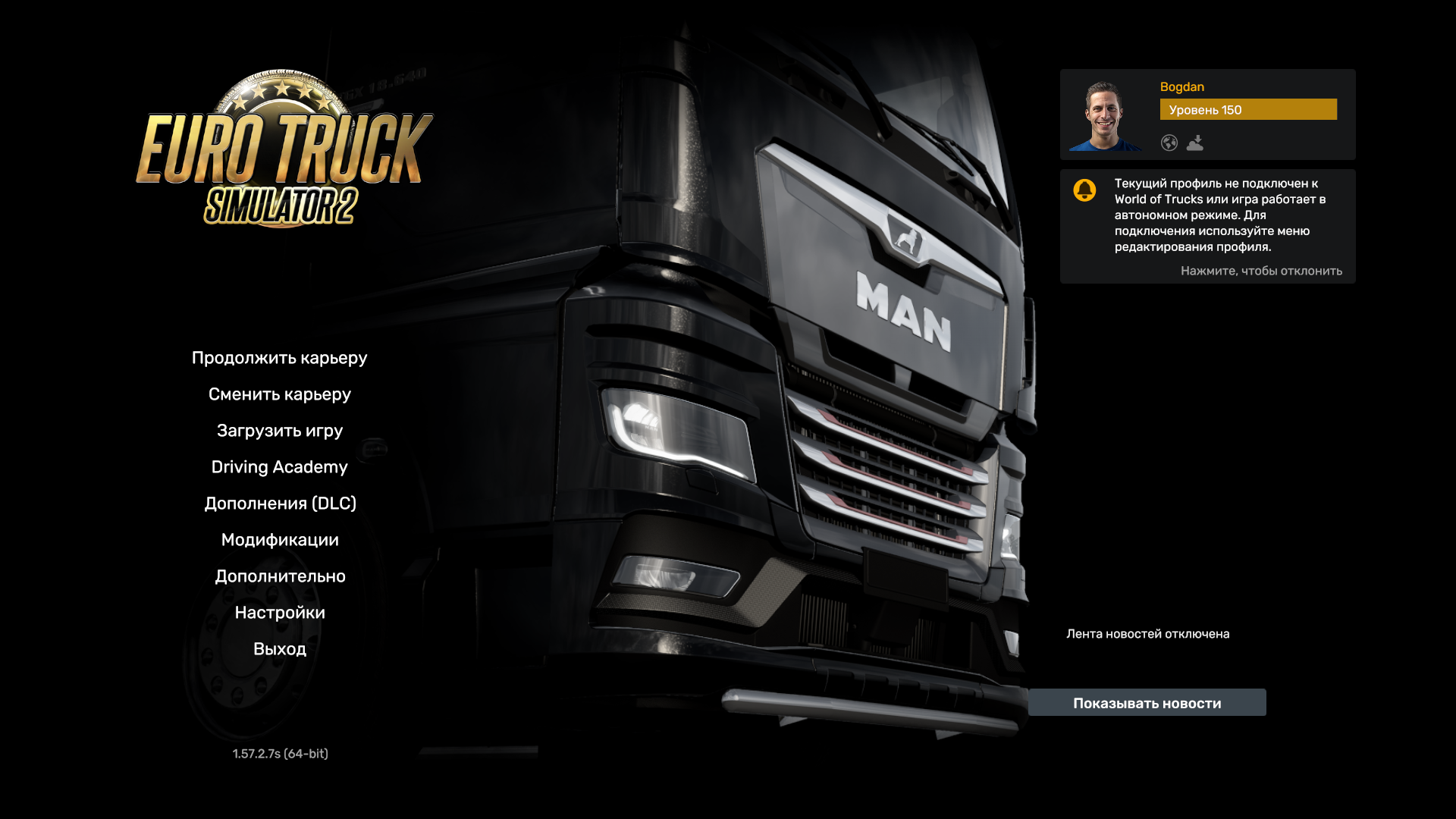1456x819 pixels.
Task: Select Дополнения (DLC) in the menu
Action: click(x=280, y=503)
